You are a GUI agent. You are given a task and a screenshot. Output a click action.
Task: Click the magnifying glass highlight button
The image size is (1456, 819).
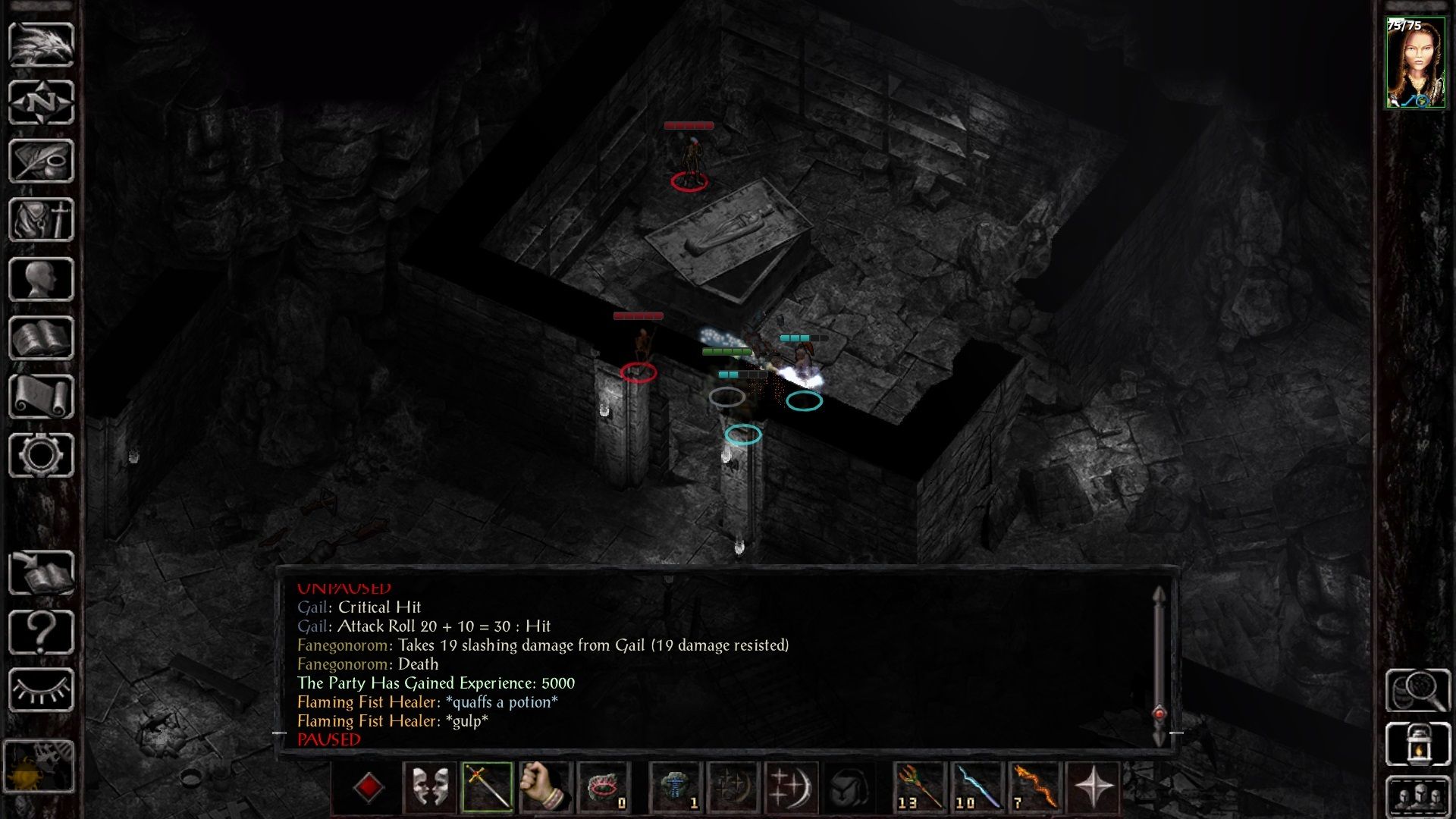pyautogui.click(x=1417, y=689)
